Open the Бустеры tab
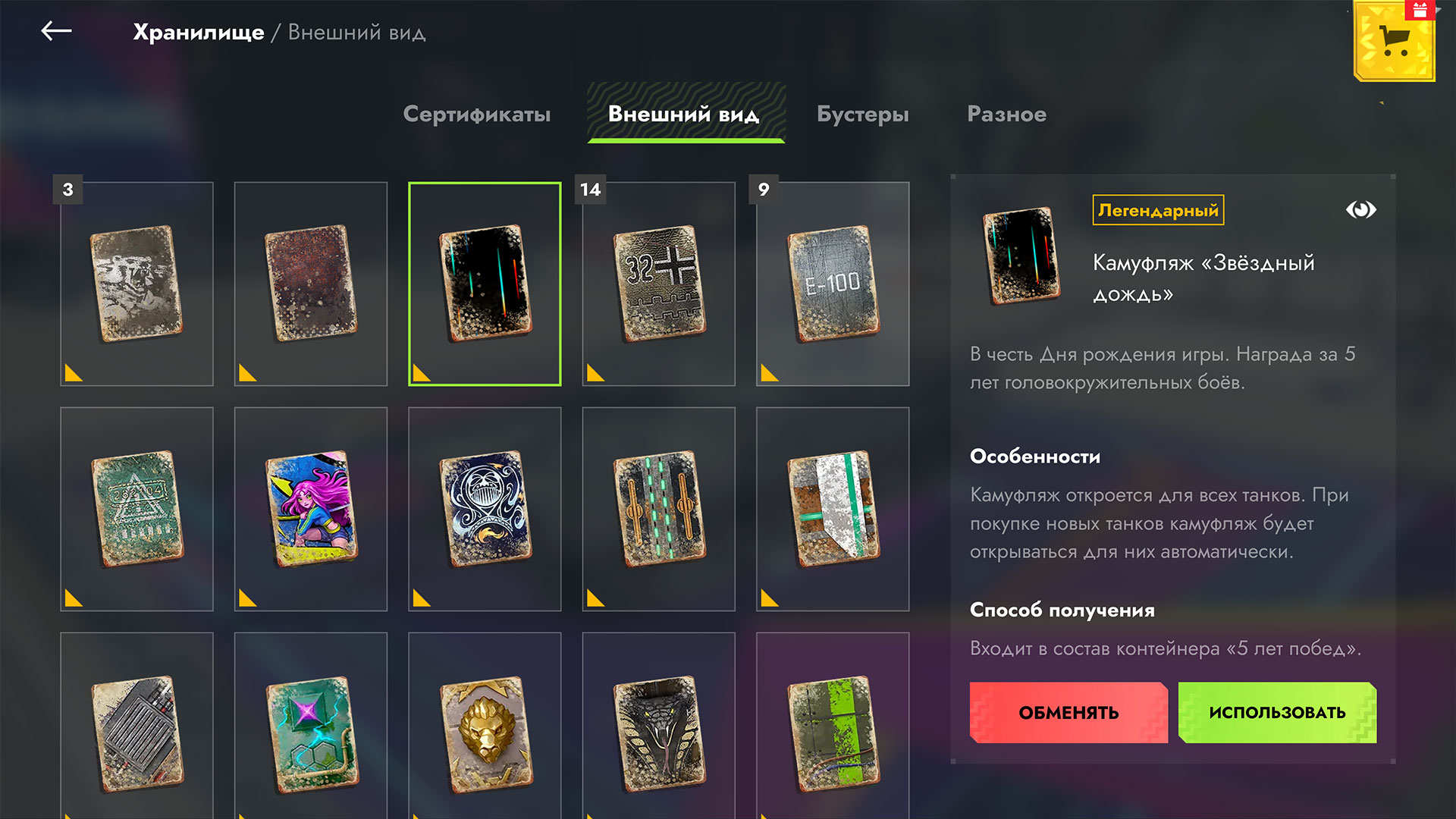 click(x=862, y=114)
